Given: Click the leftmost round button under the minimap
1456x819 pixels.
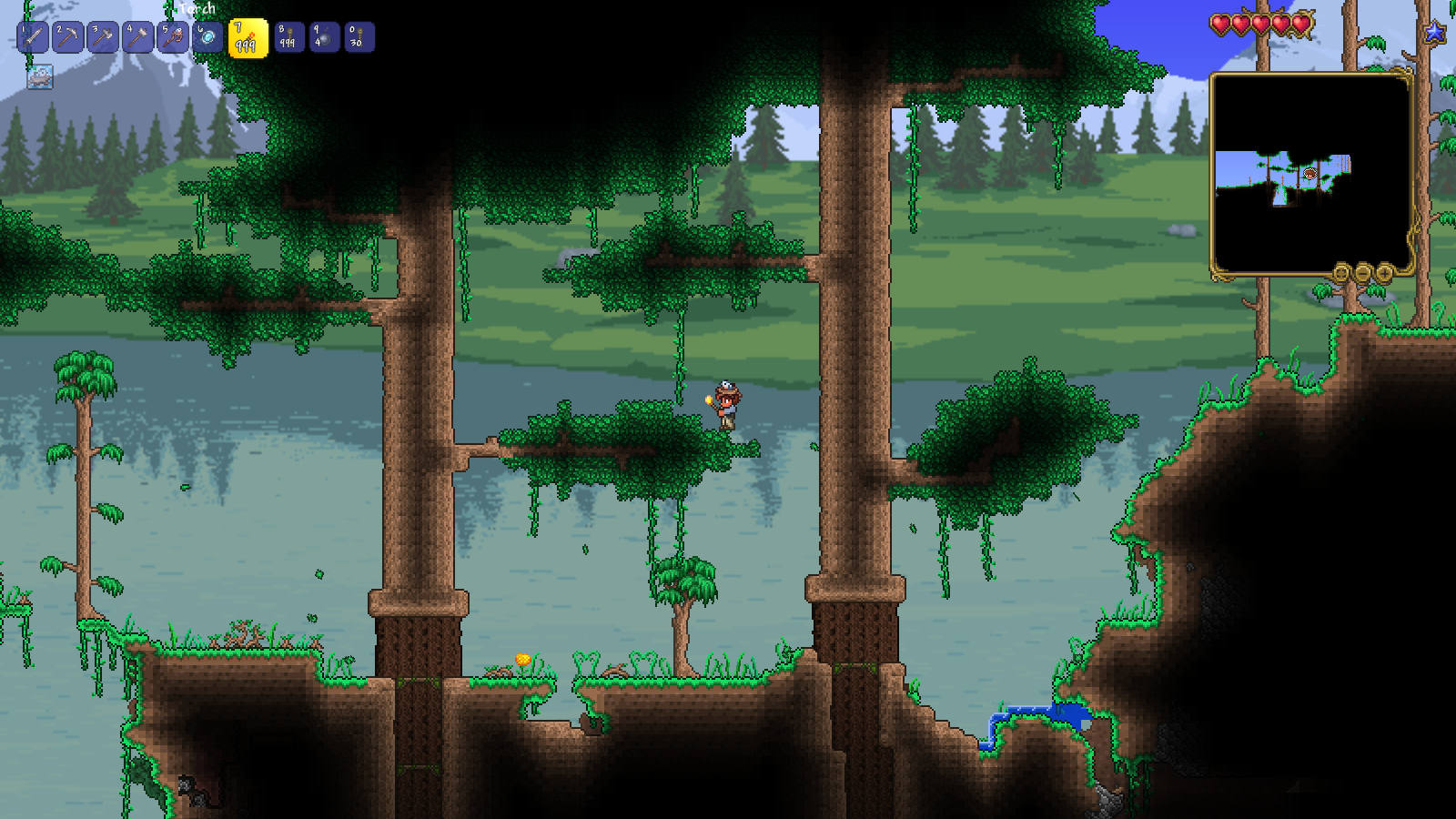Looking at the screenshot, I should (x=1340, y=271).
